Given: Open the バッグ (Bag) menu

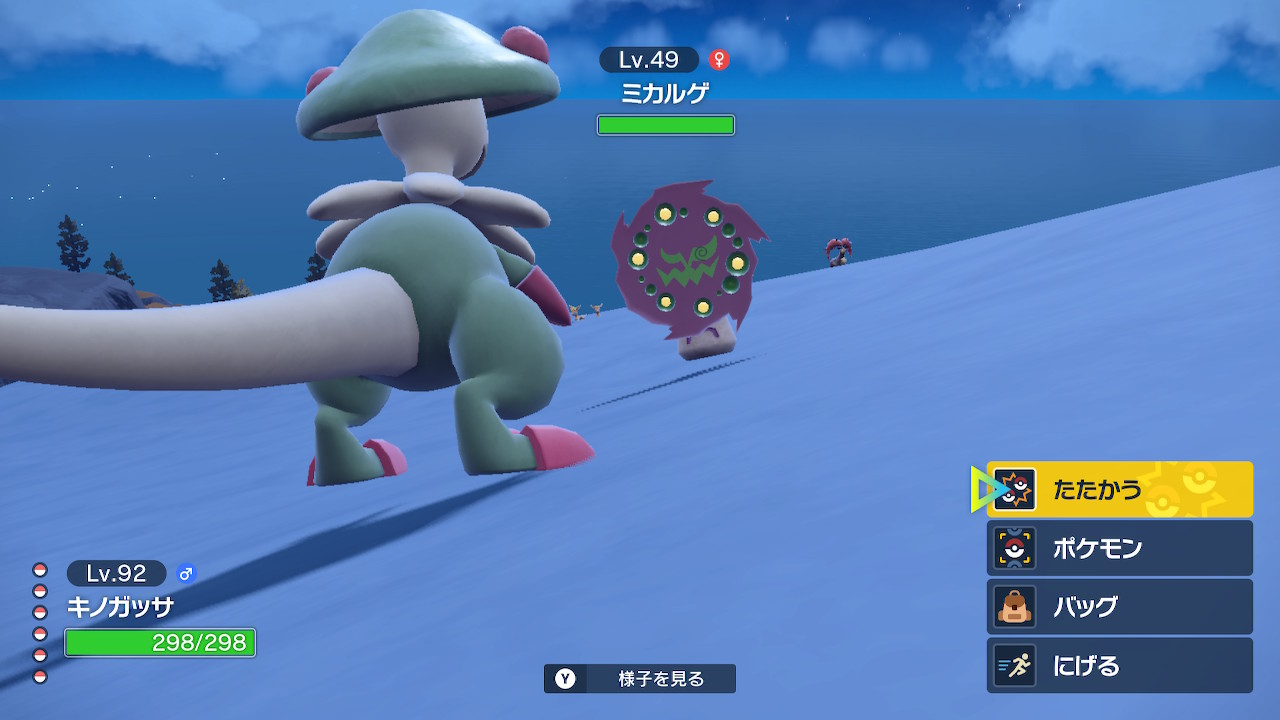Looking at the screenshot, I should (x=1118, y=606).
